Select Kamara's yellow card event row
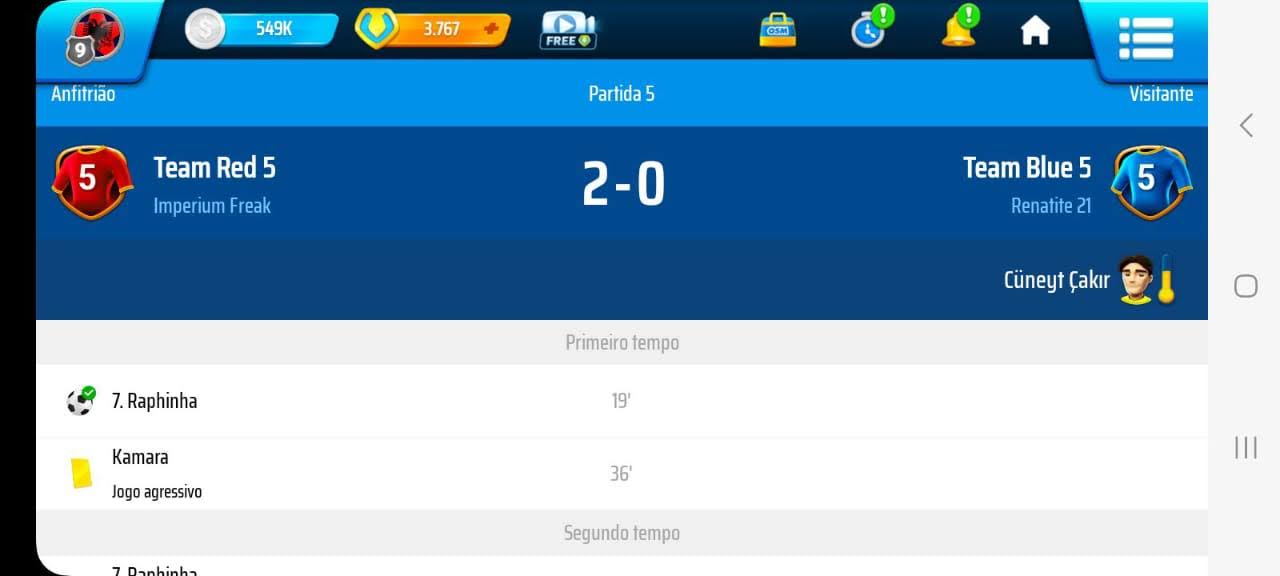 [x=621, y=473]
